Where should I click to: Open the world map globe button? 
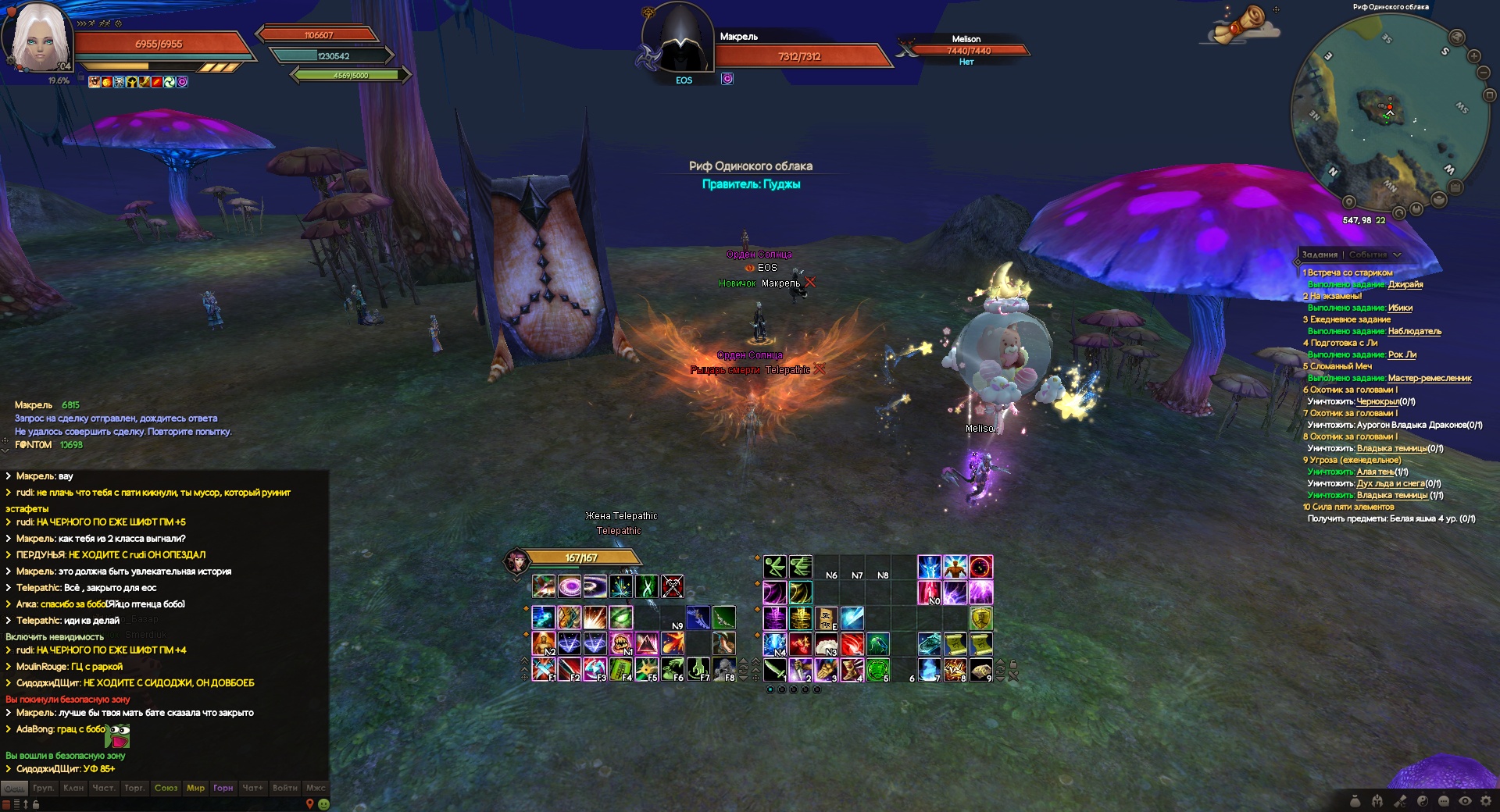1457,37
